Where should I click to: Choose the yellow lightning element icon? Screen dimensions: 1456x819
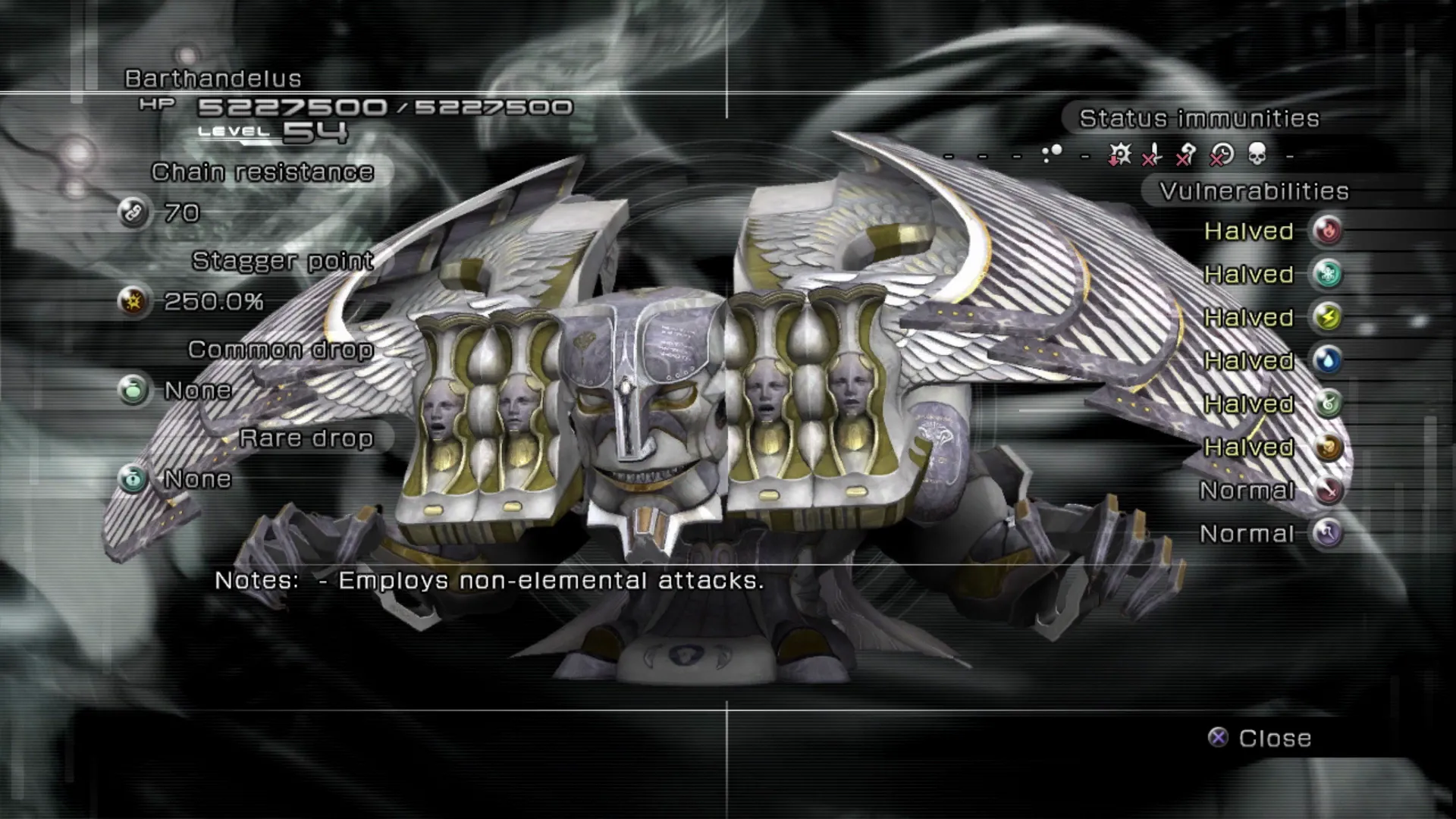[1327, 317]
